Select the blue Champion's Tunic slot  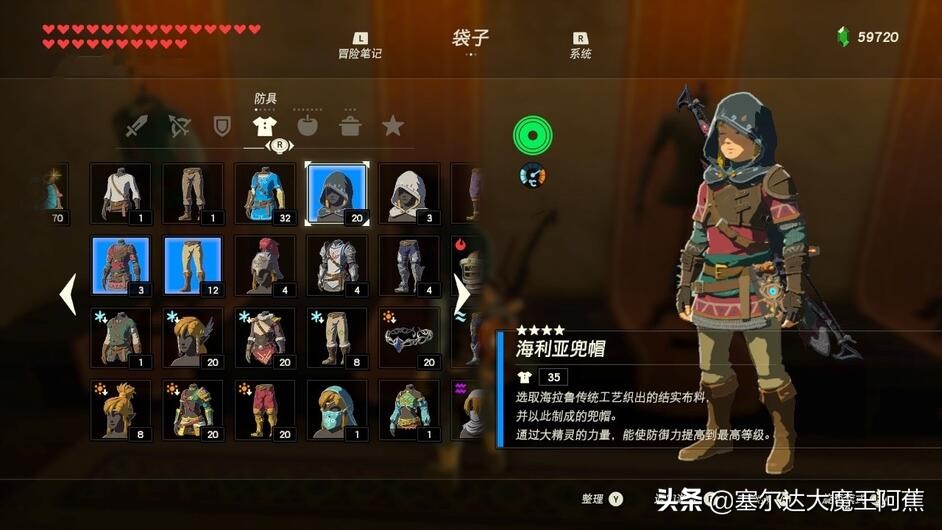click(x=265, y=194)
